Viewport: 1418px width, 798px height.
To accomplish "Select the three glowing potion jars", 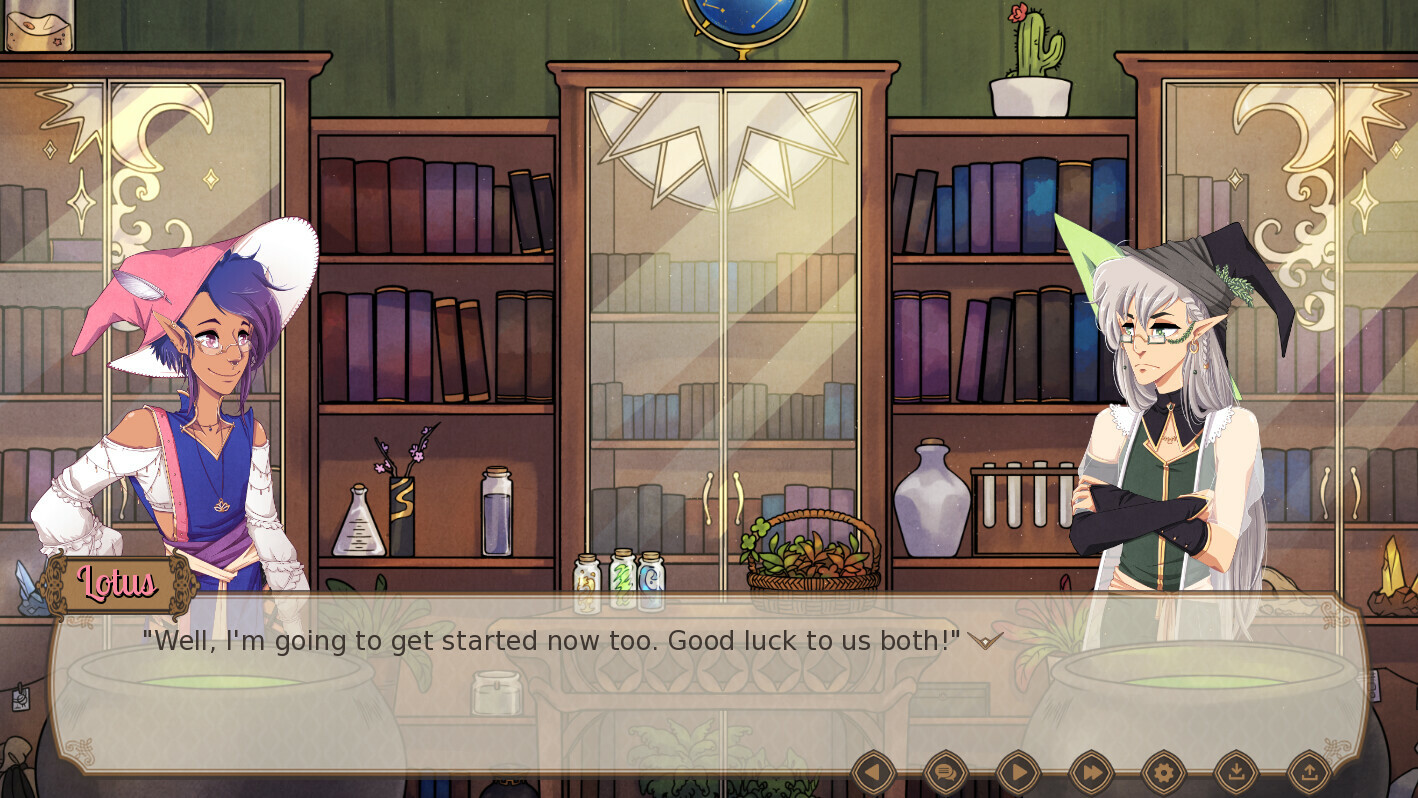I will (x=621, y=578).
